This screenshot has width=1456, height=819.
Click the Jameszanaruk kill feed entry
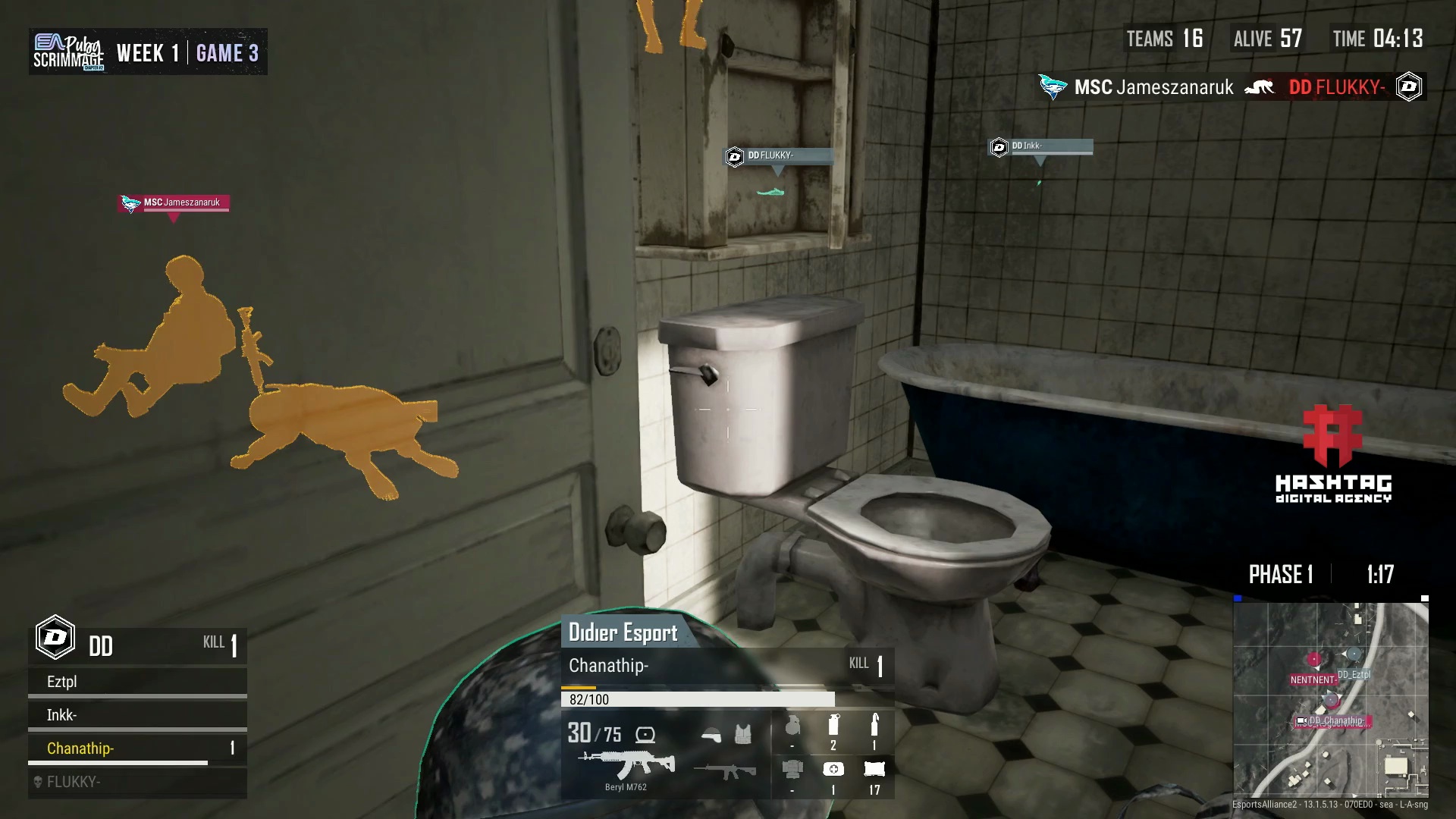tap(1153, 87)
